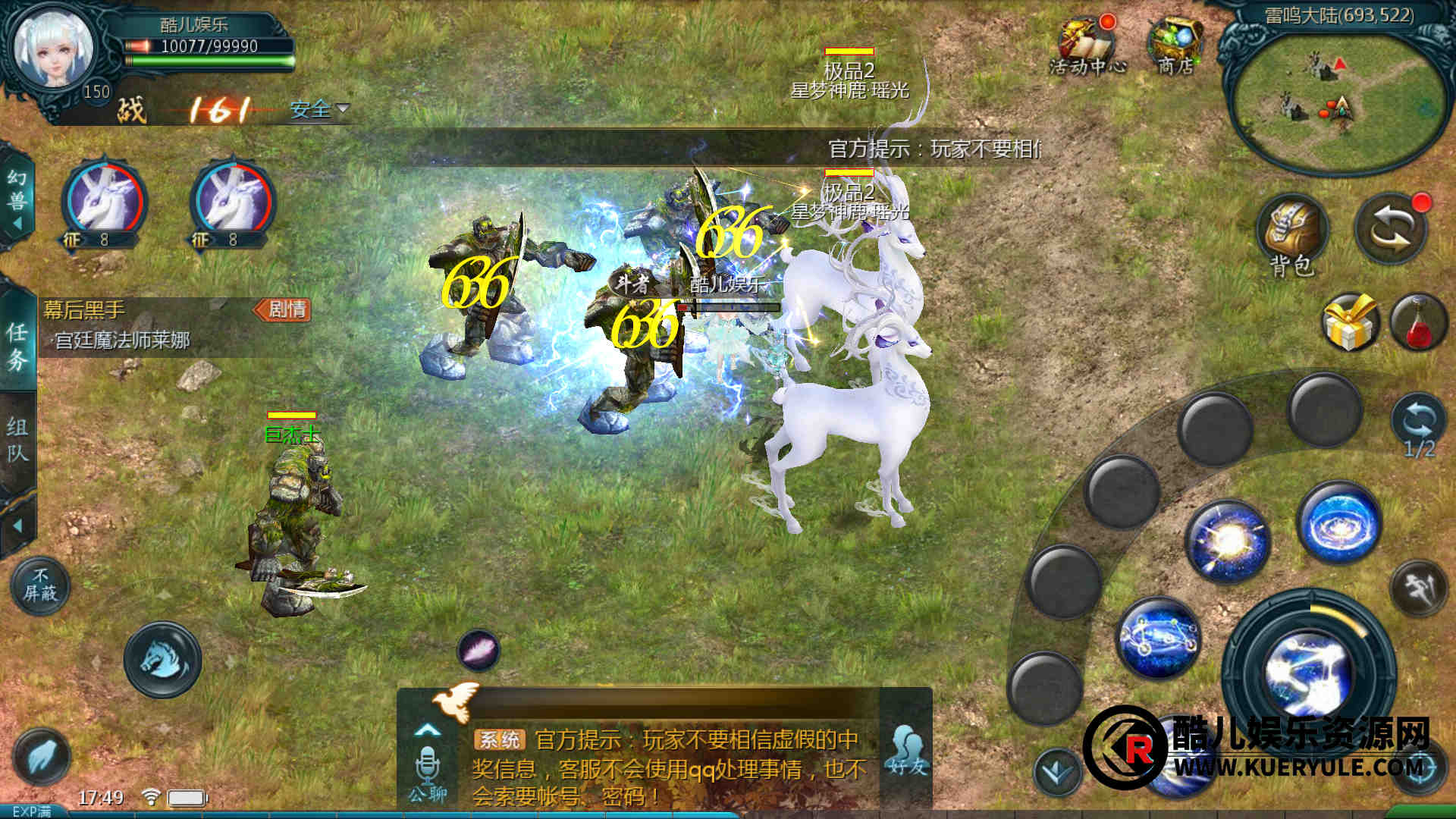Open the 幻兽 pet tab
Screen dimensions: 1456x819
point(17,199)
